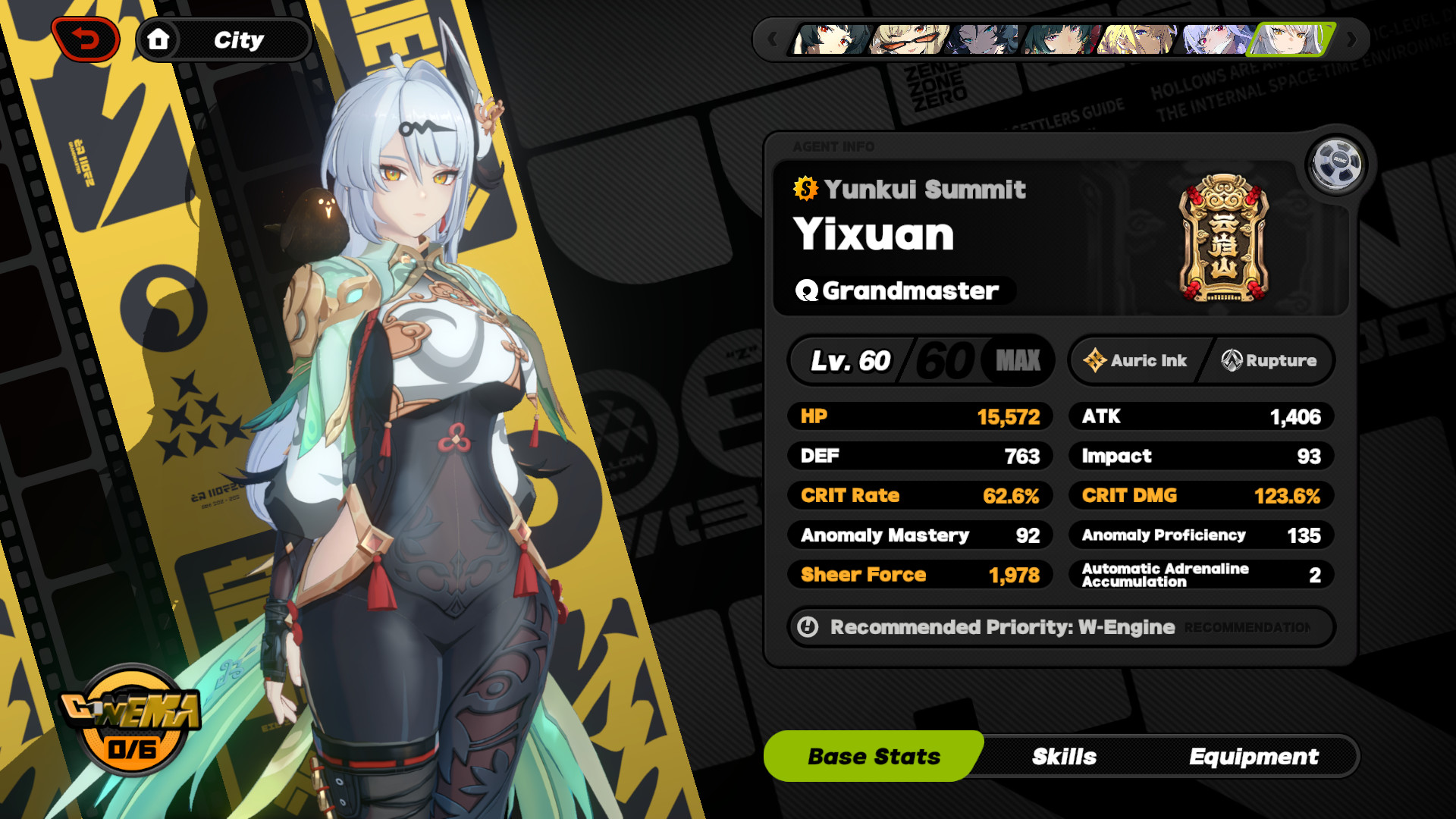Return home via the City button

pos(223,39)
